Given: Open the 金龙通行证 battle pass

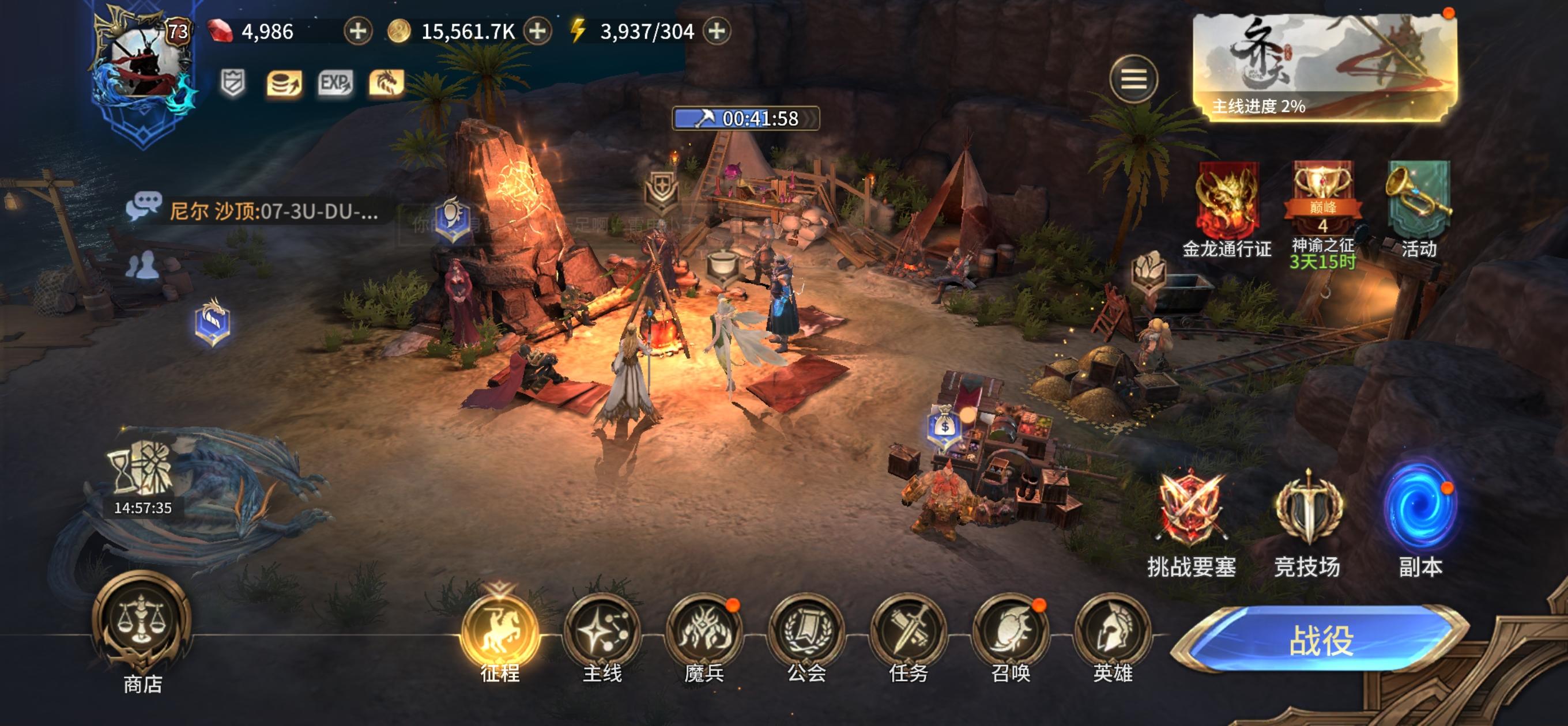Looking at the screenshot, I should [1227, 202].
